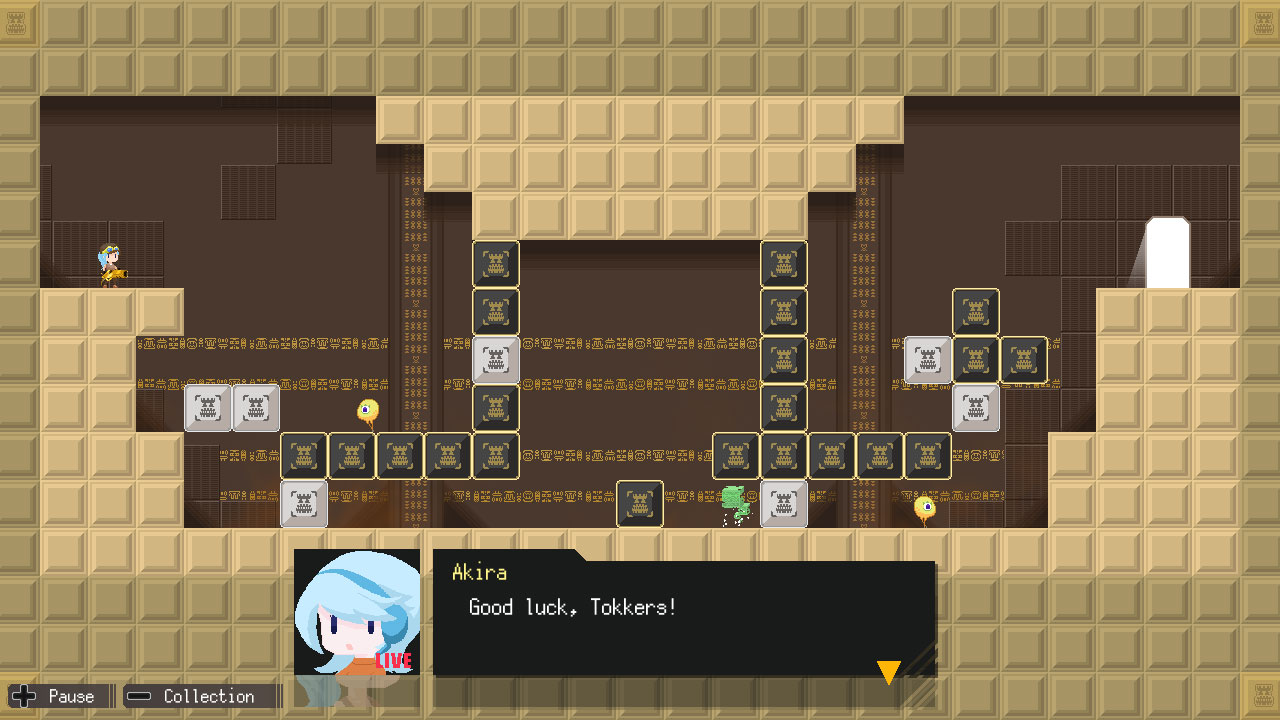
Task: Click the minus button icon beside Collection
Action: click(x=137, y=696)
